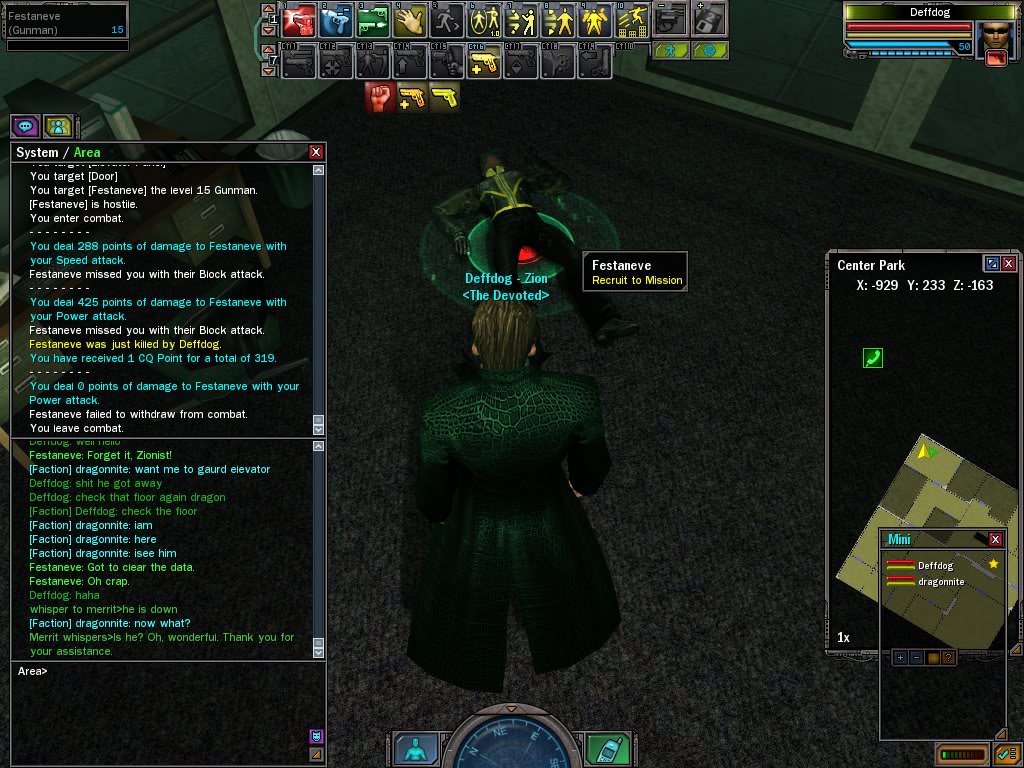The image size is (1024, 768).
Task: Activate the red fist punch ability in slot 1
Action: 299,20
